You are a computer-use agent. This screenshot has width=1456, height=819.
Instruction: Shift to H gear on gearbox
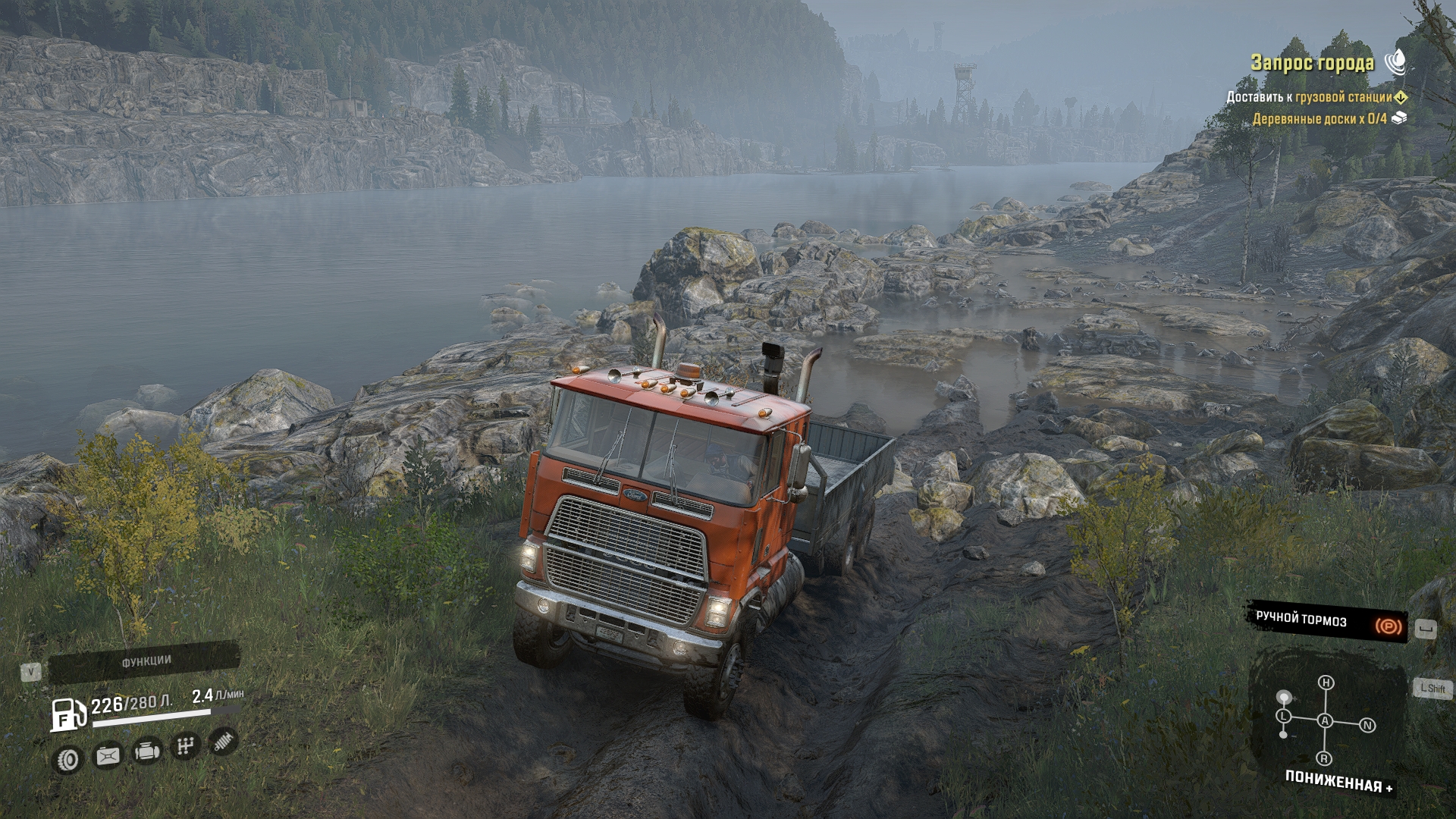[x=1326, y=684]
